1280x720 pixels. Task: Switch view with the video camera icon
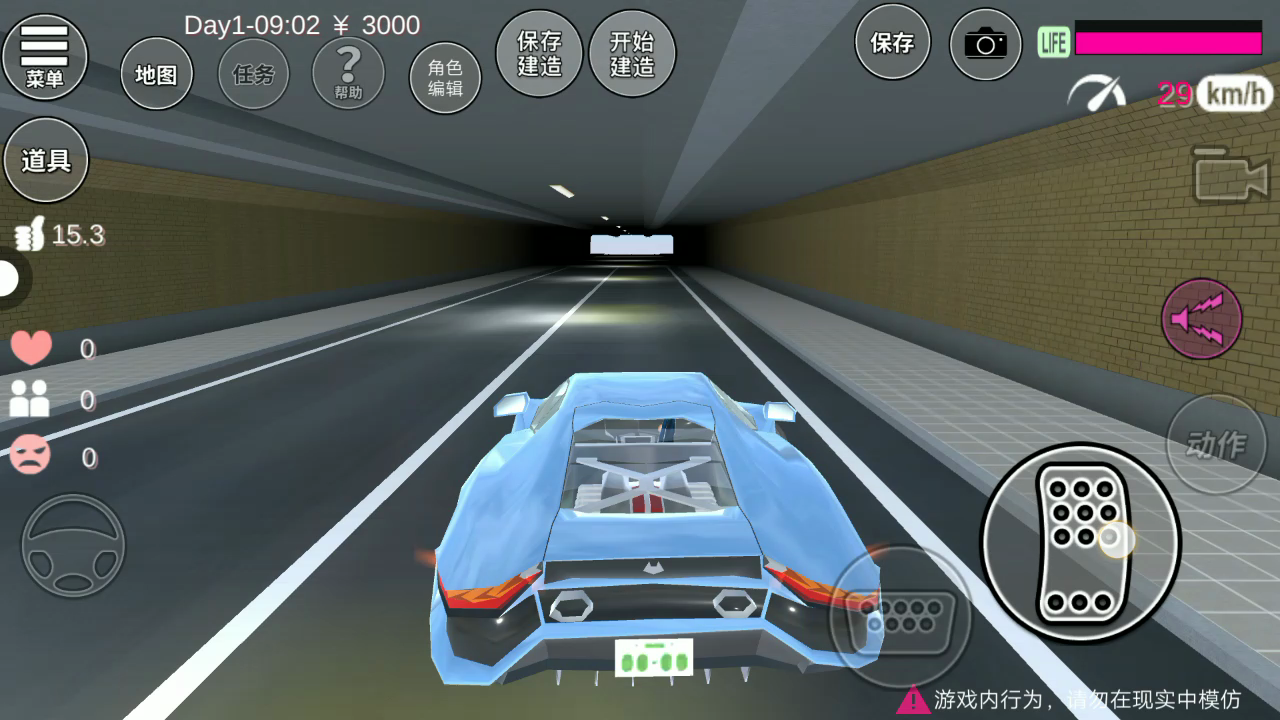1231,177
